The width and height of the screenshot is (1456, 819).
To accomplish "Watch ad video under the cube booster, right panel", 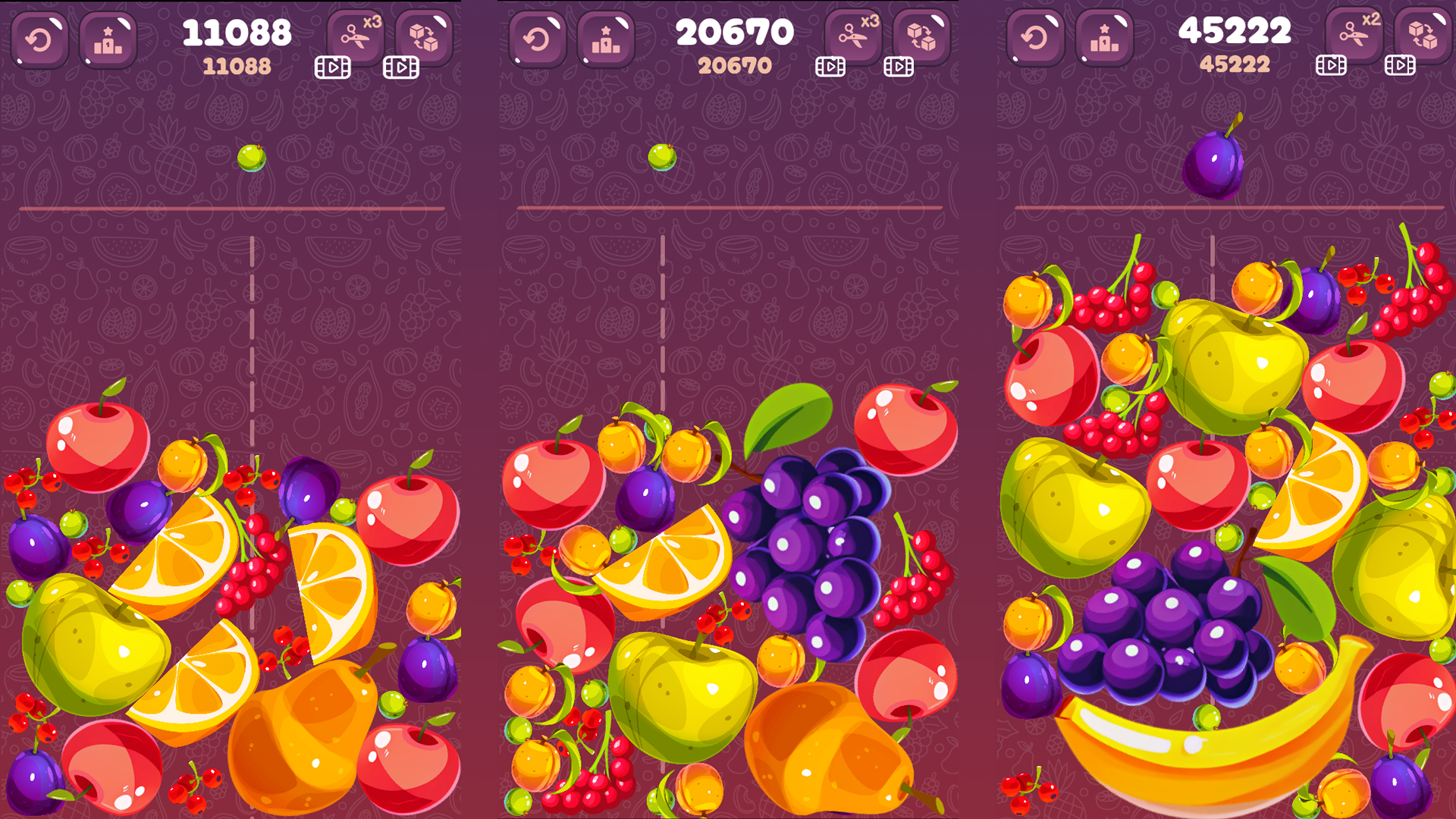I will [x=1399, y=67].
